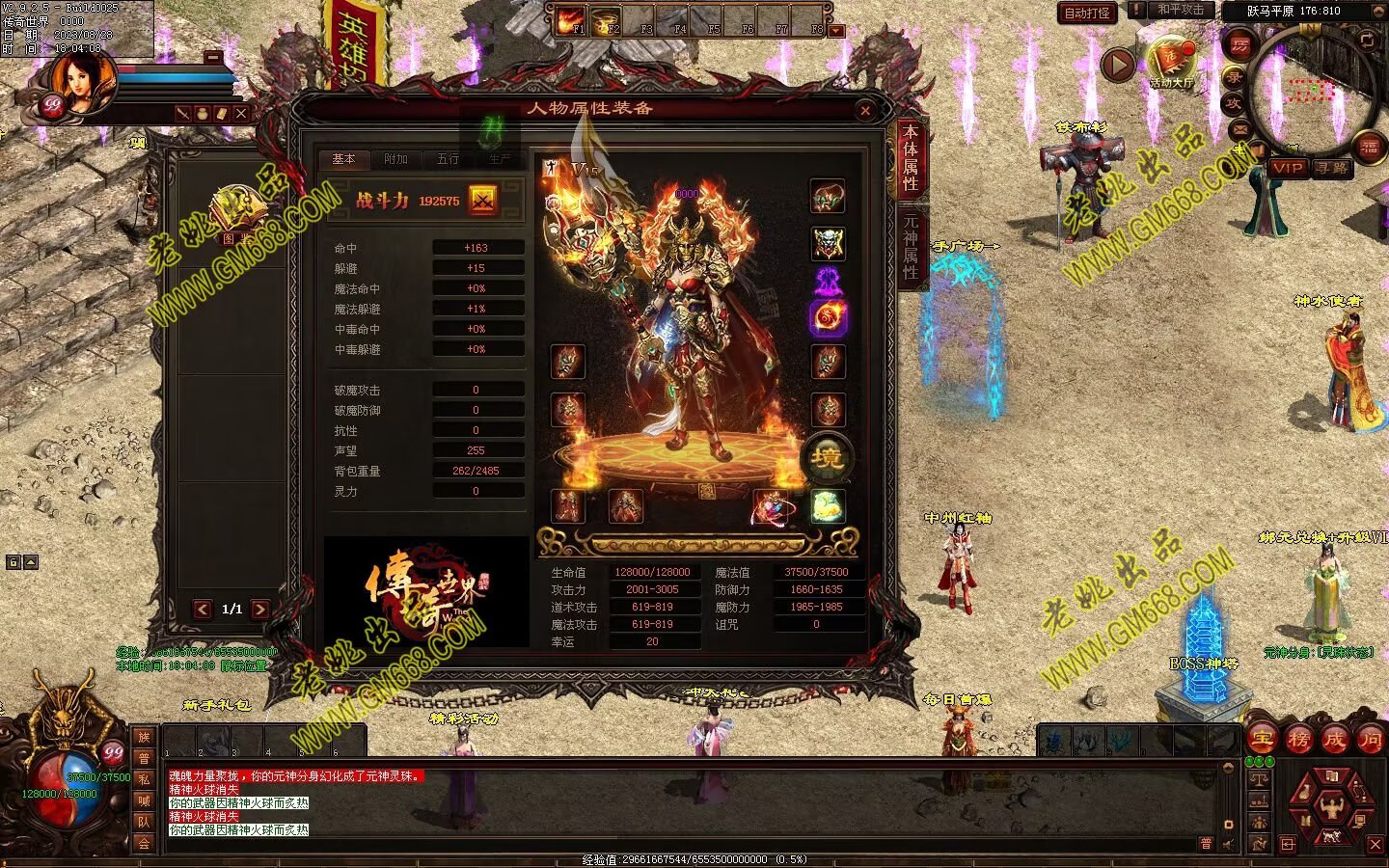The width and height of the screenshot is (1389, 868).
Task: Open the 宝 treasure shop button
Action: click(1263, 740)
